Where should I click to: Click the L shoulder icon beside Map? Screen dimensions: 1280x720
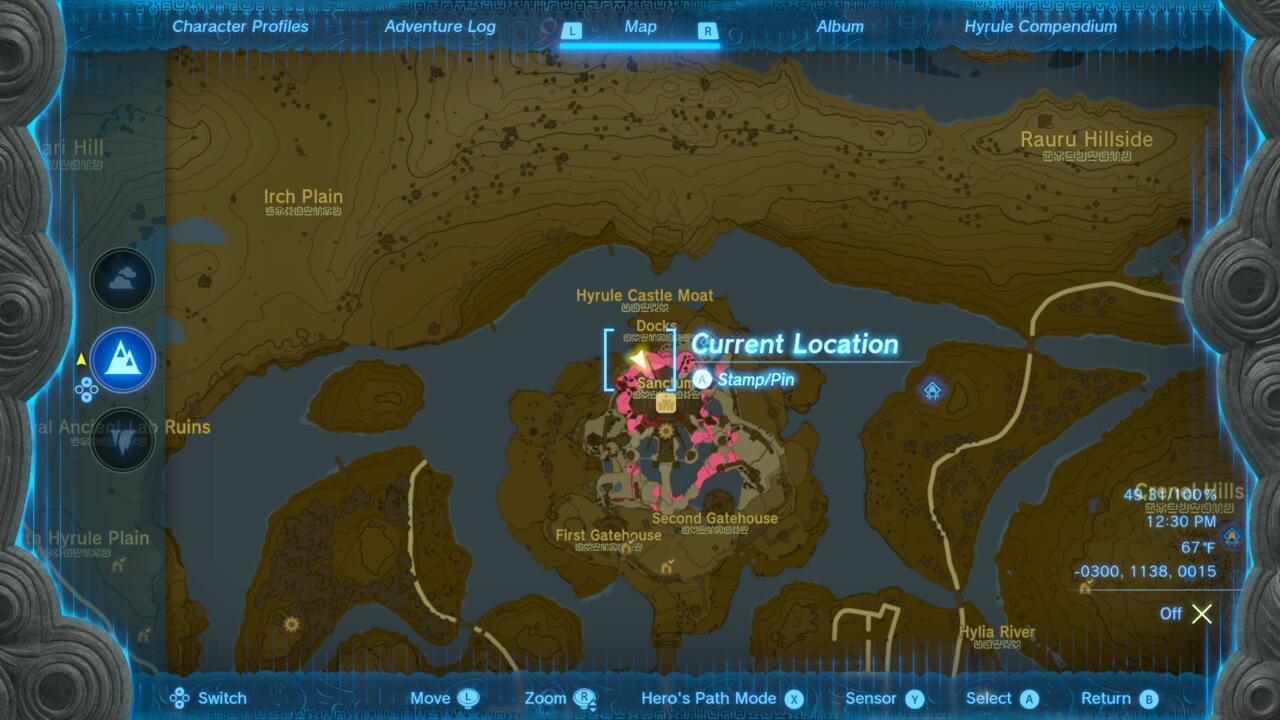coord(572,31)
